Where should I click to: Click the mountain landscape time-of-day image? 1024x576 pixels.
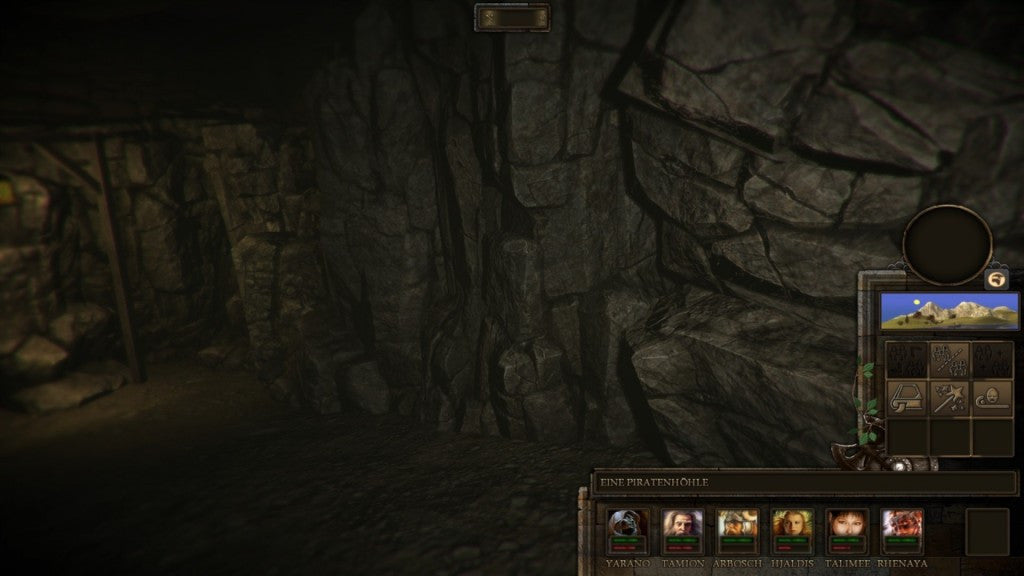click(948, 311)
